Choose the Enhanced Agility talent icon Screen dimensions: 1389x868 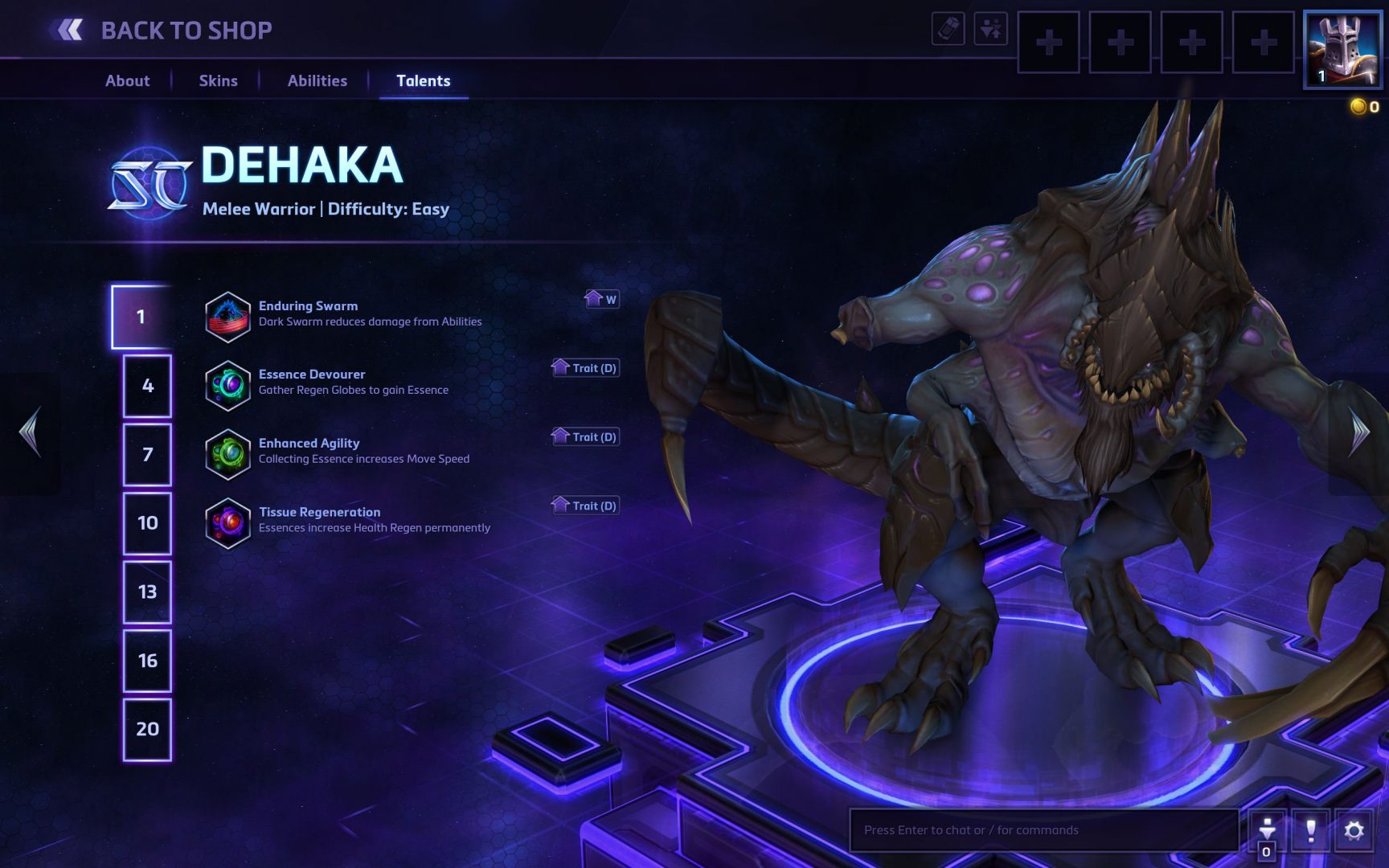click(x=228, y=454)
